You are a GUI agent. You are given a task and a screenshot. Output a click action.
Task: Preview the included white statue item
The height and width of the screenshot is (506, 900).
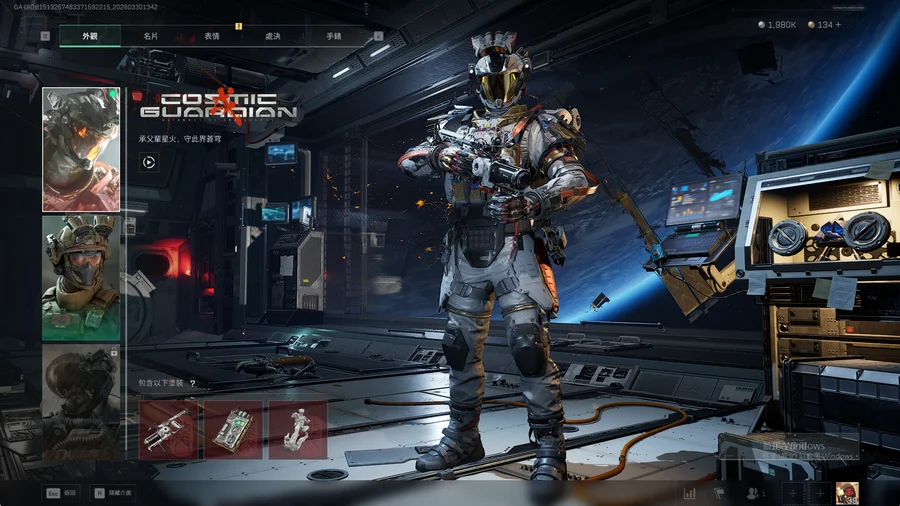pos(297,430)
